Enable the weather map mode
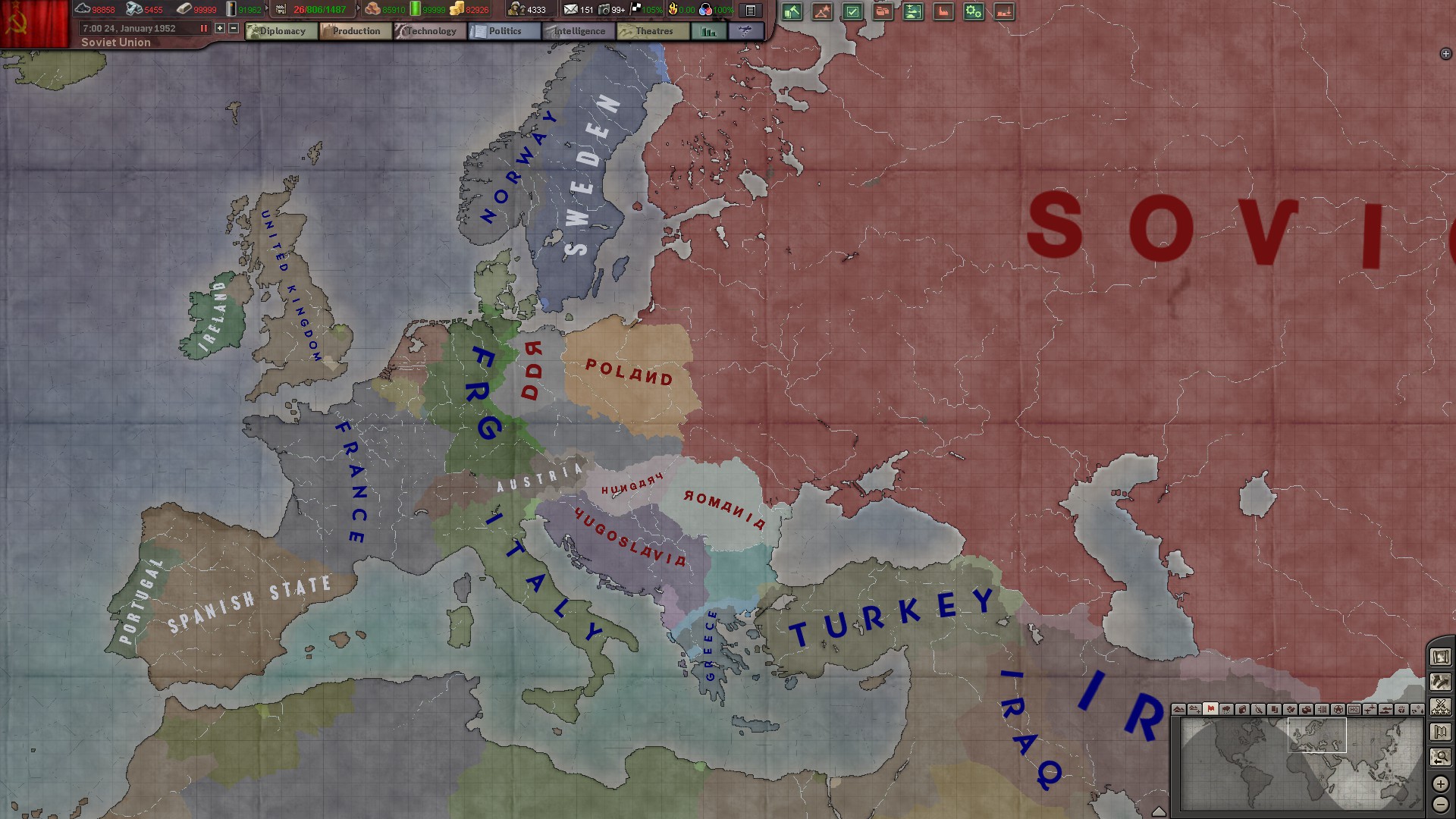Viewport: 1456px width, 819px height. (x=1226, y=711)
